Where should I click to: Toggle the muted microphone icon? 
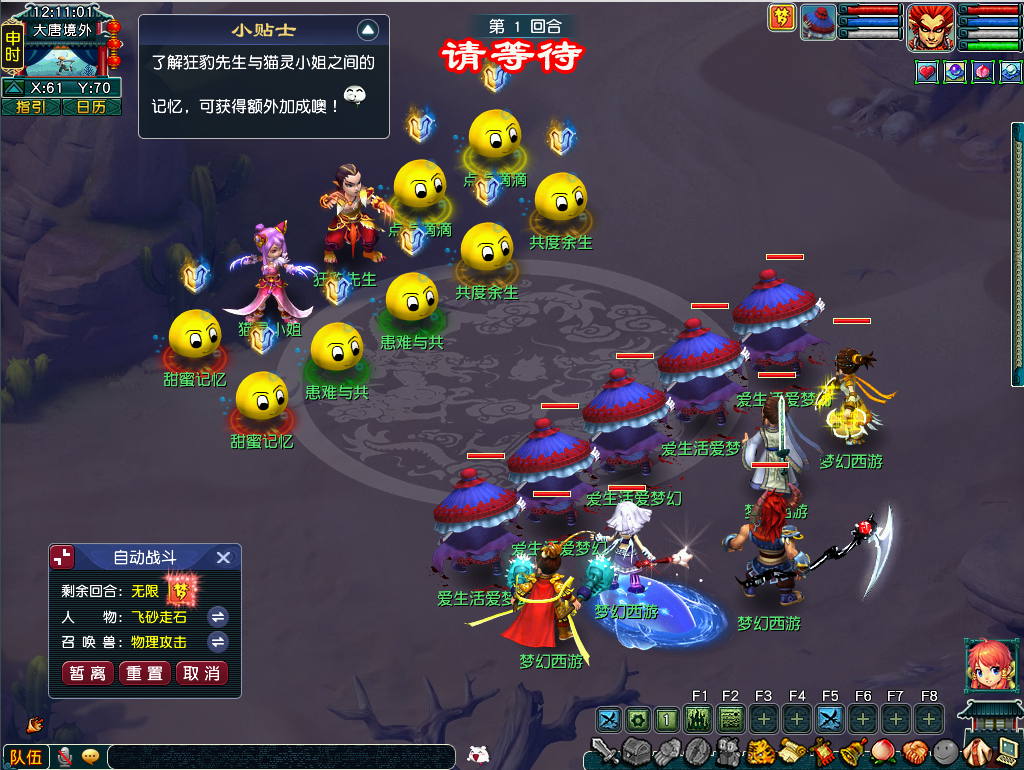pos(66,756)
